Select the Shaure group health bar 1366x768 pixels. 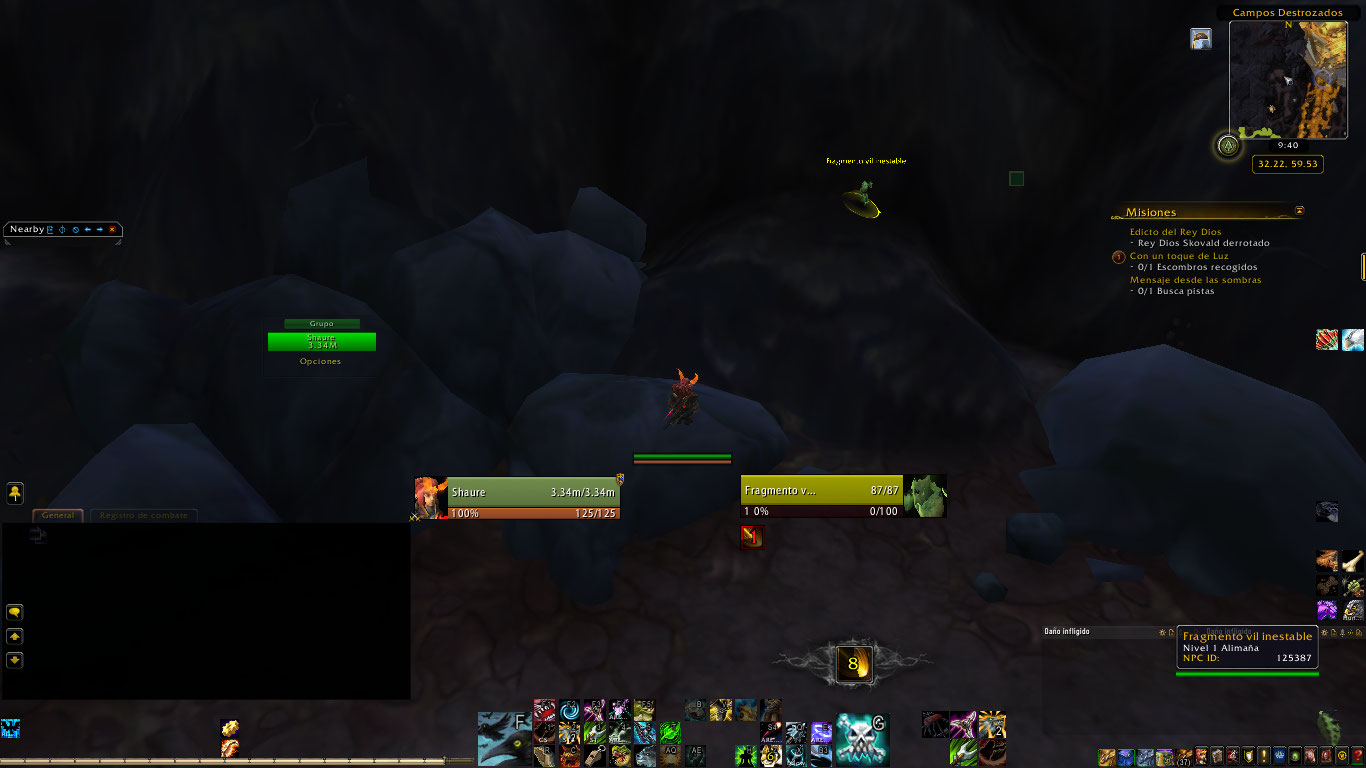click(321, 342)
